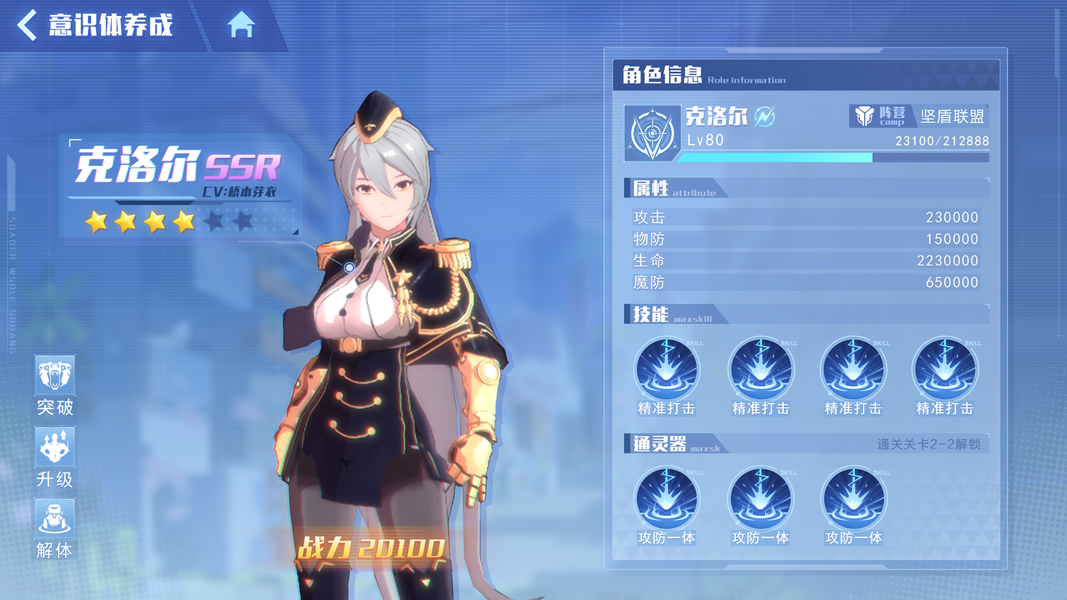Tap 克洛尔's emblem portrait icon
The width and height of the screenshot is (1067, 600).
[x=652, y=133]
